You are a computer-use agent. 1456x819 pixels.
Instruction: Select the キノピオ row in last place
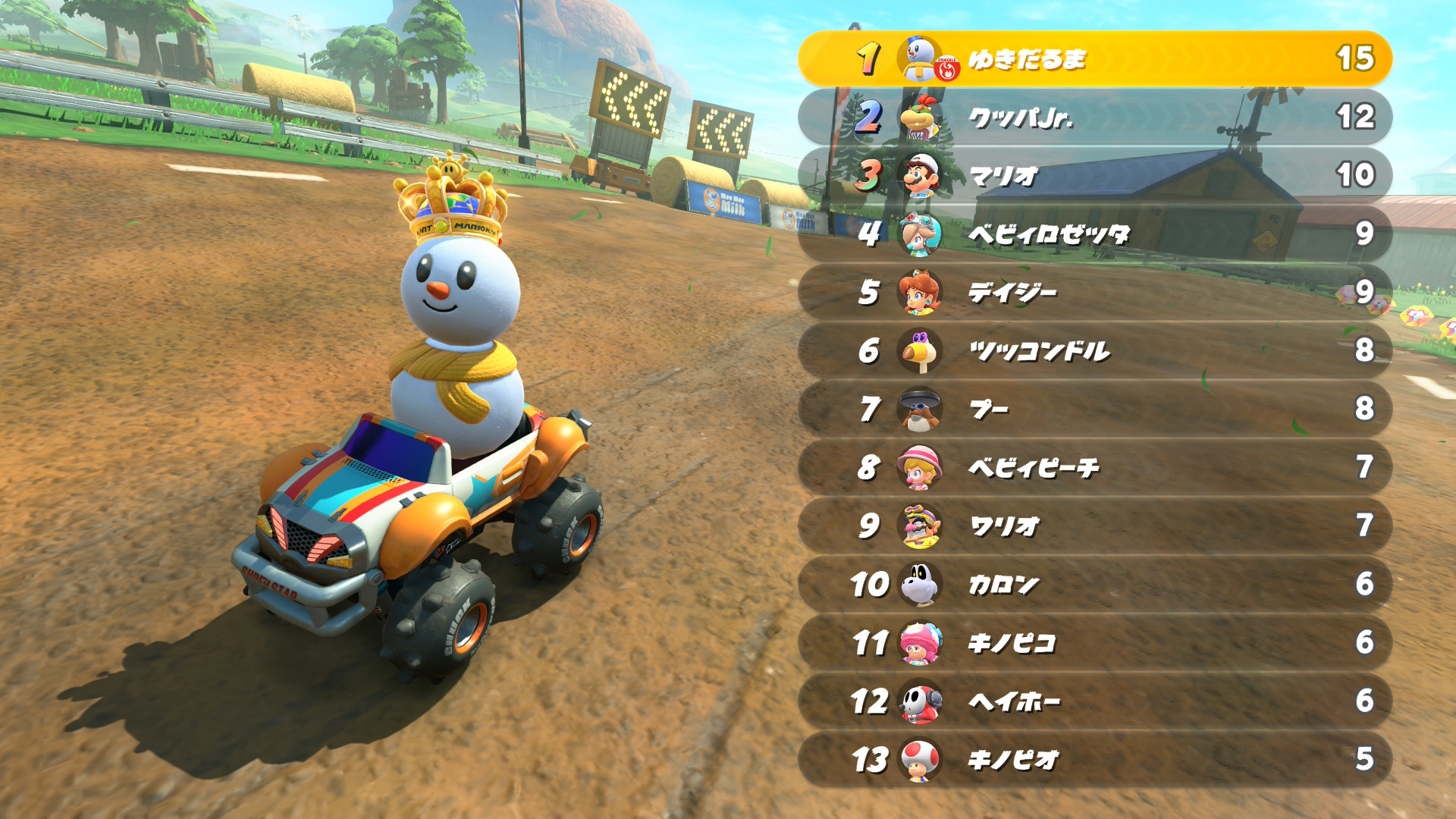point(1094,759)
